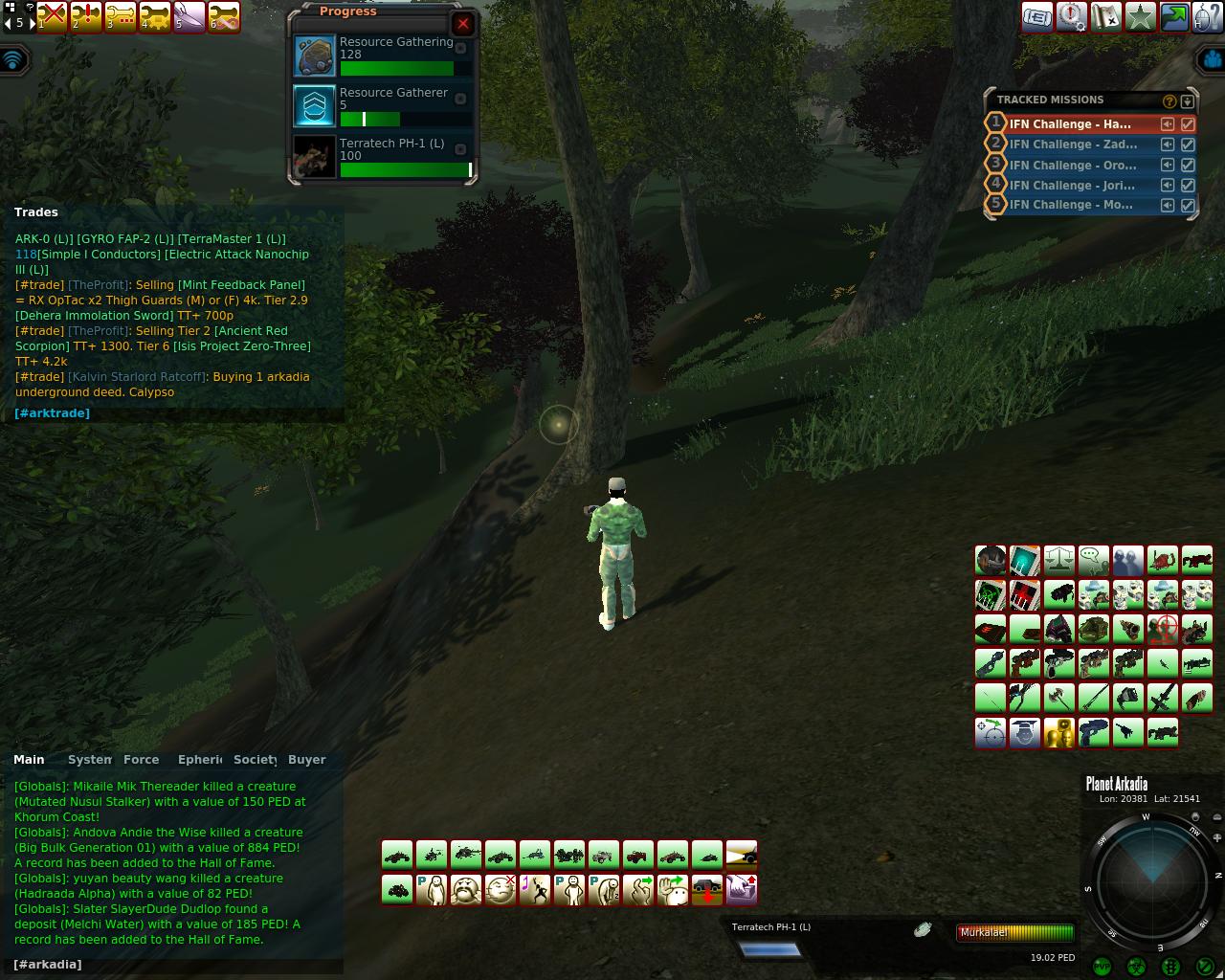Click the green star icon
1225x980 pixels.
[x=1140, y=17]
